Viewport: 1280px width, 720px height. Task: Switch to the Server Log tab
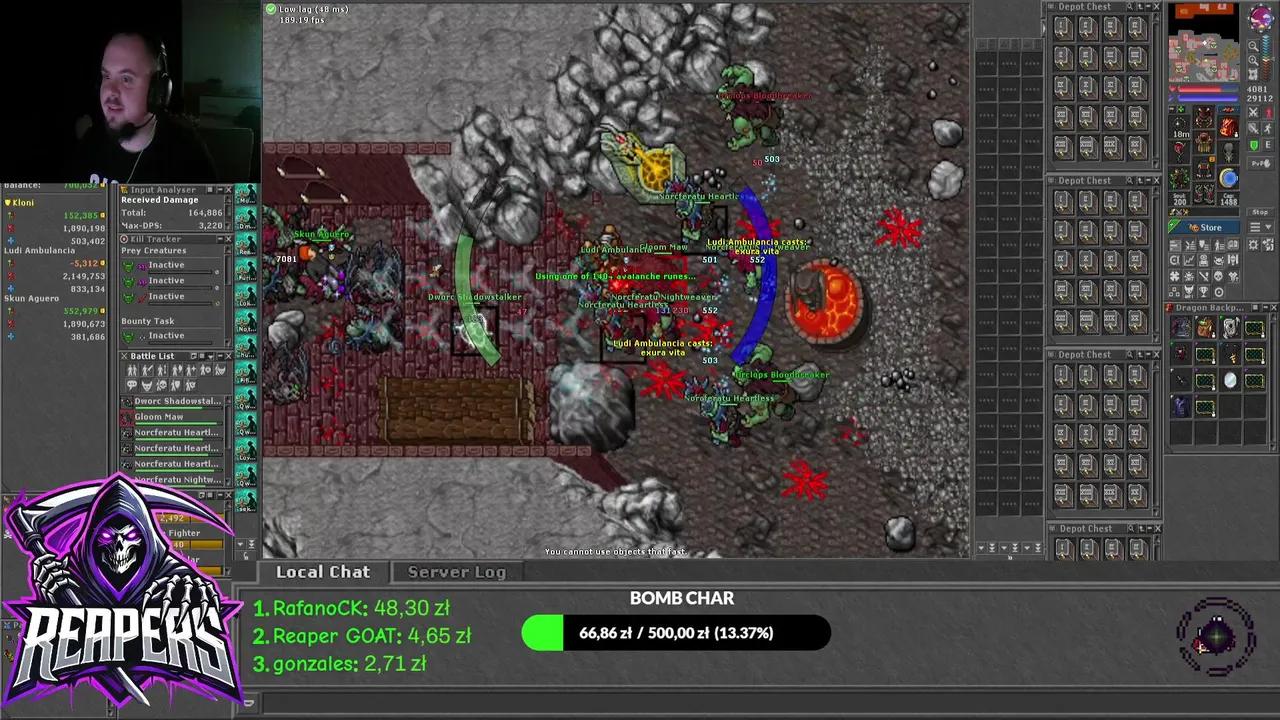pos(456,572)
